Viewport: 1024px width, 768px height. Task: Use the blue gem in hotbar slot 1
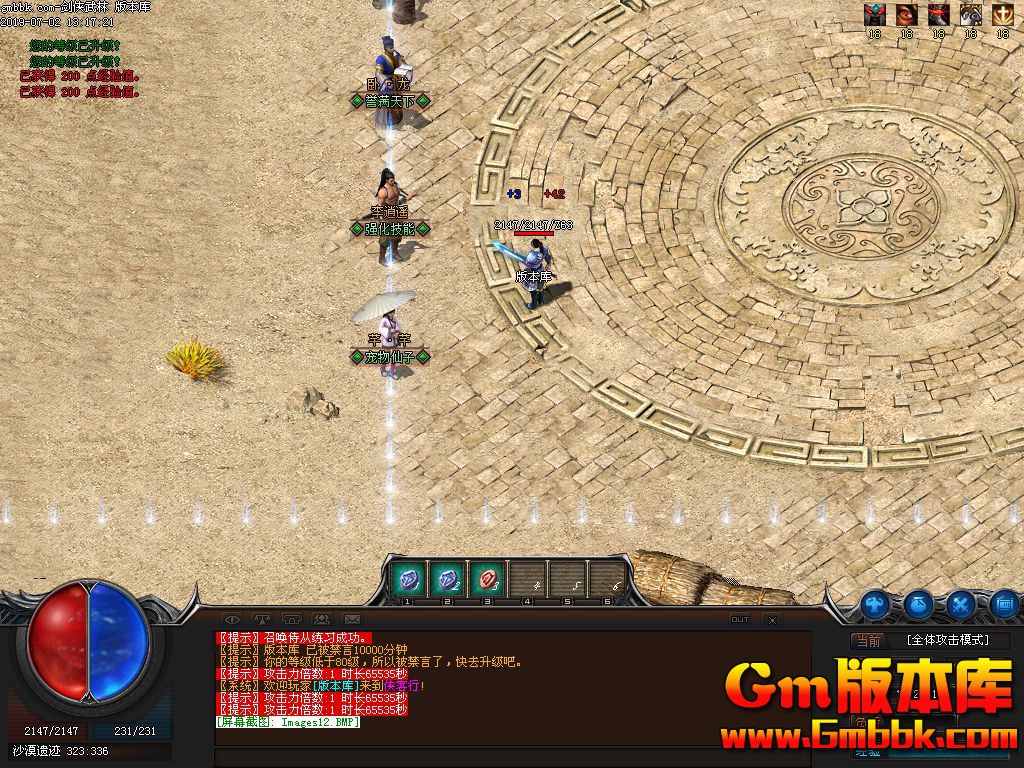[x=408, y=579]
